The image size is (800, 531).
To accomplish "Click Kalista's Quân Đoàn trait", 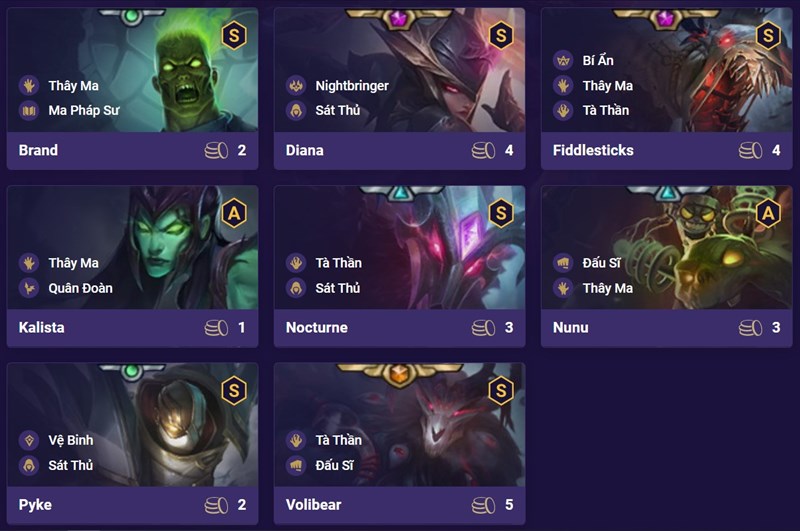I will [80, 288].
